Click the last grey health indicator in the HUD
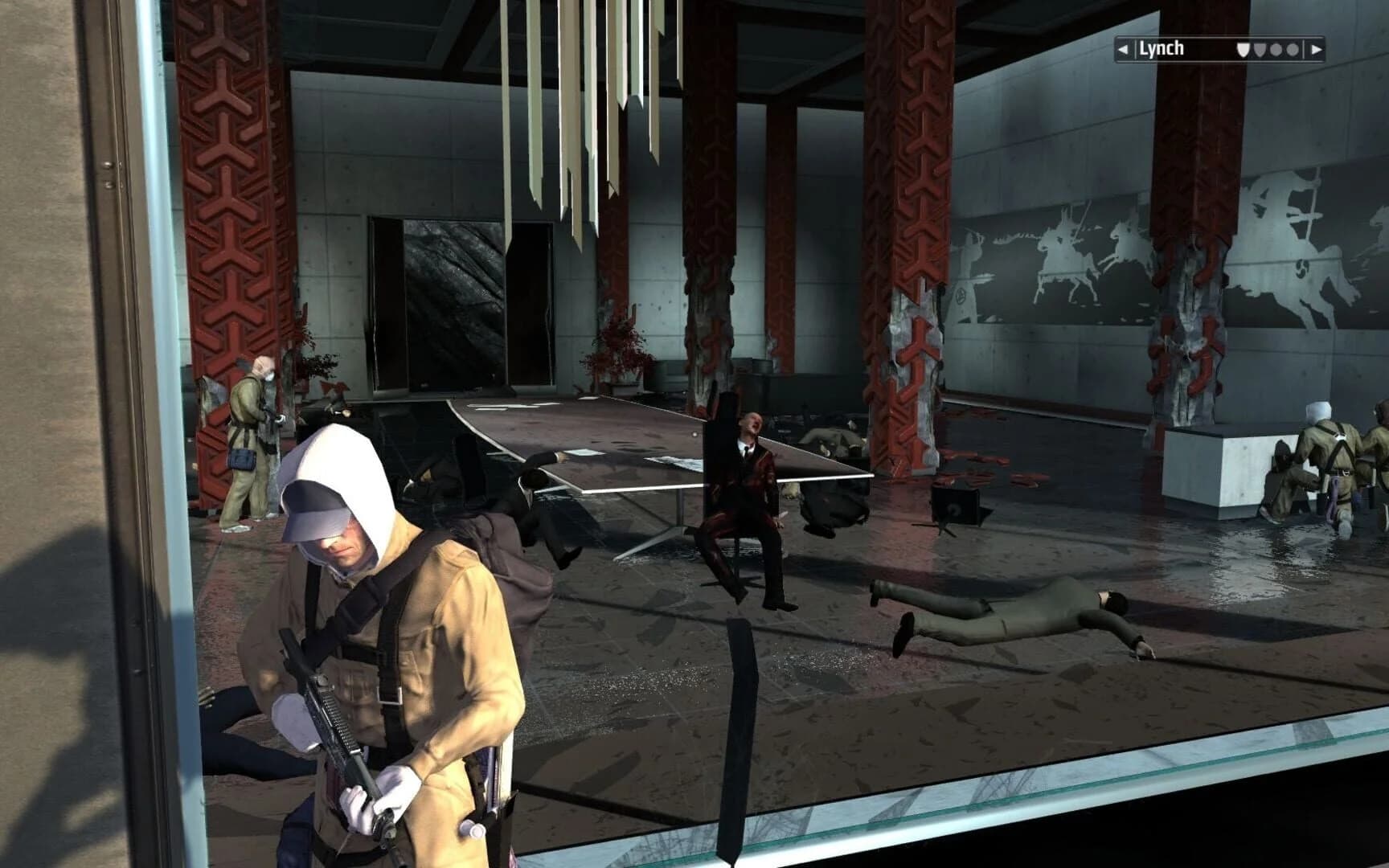This screenshot has width=1389, height=868. (x=1292, y=50)
